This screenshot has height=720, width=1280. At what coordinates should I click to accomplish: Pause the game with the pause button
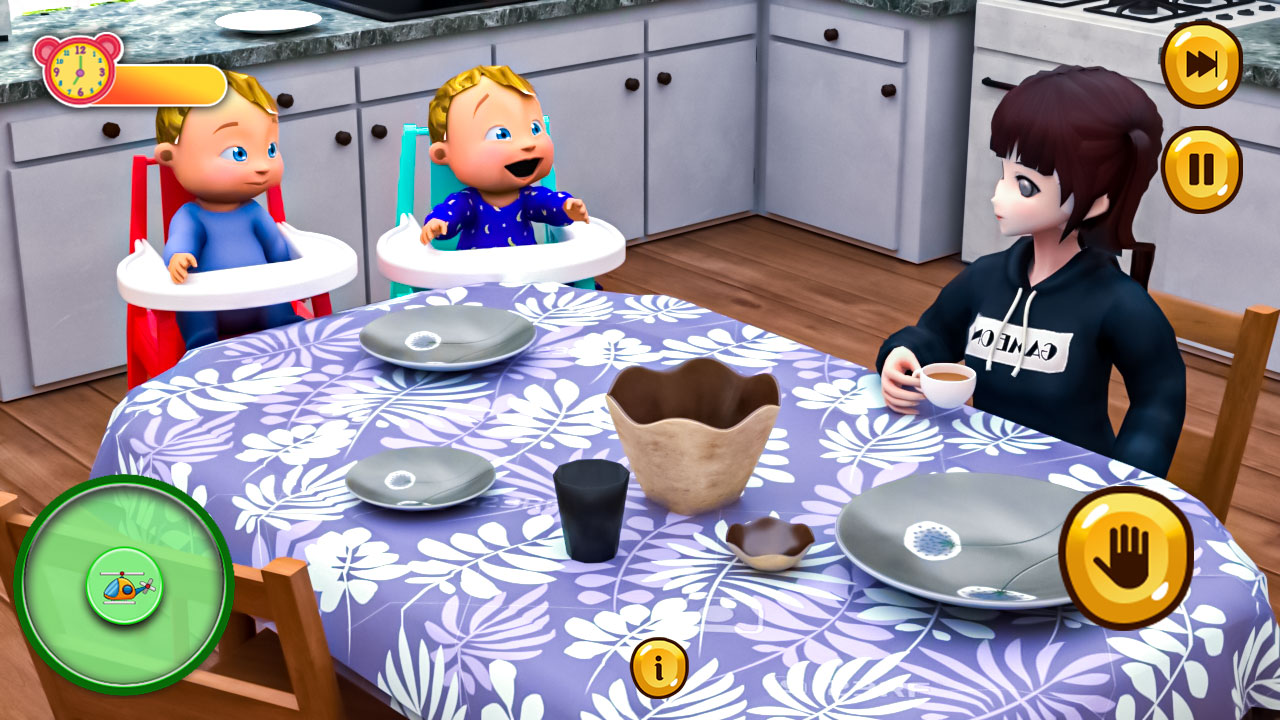pyautogui.click(x=1201, y=169)
